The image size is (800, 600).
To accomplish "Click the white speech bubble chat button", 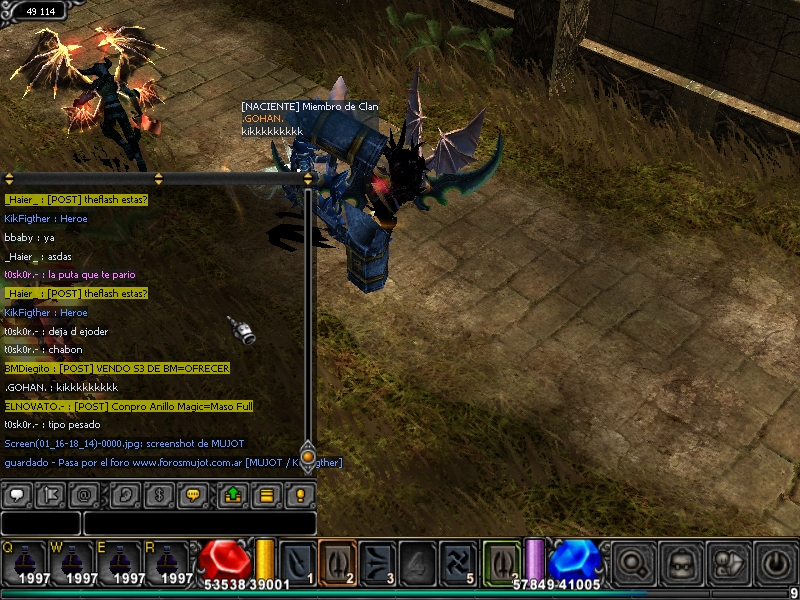I will pos(17,494).
